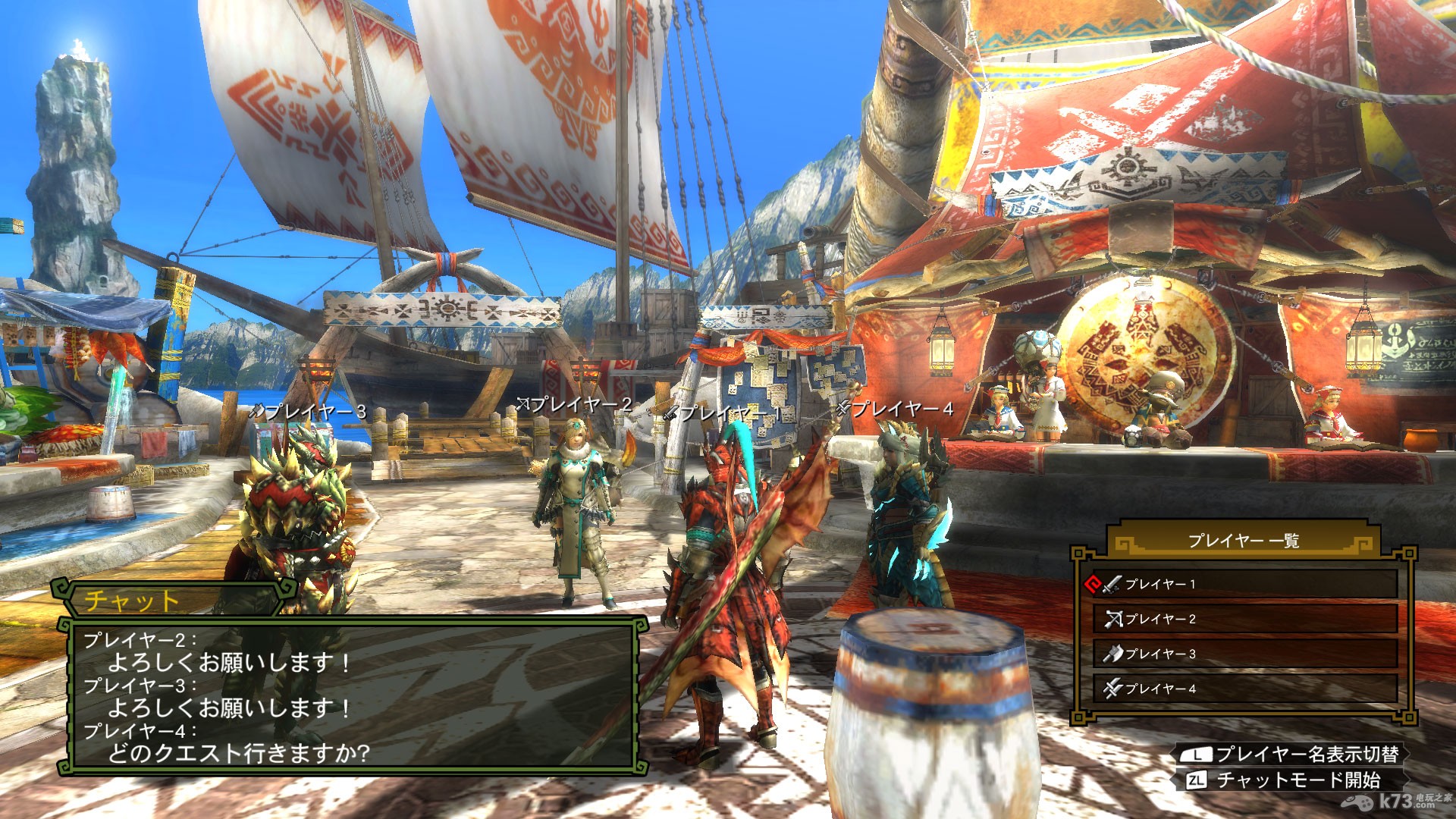
Task: Highlight the プレイヤー4 list entry
Action: [1244, 689]
